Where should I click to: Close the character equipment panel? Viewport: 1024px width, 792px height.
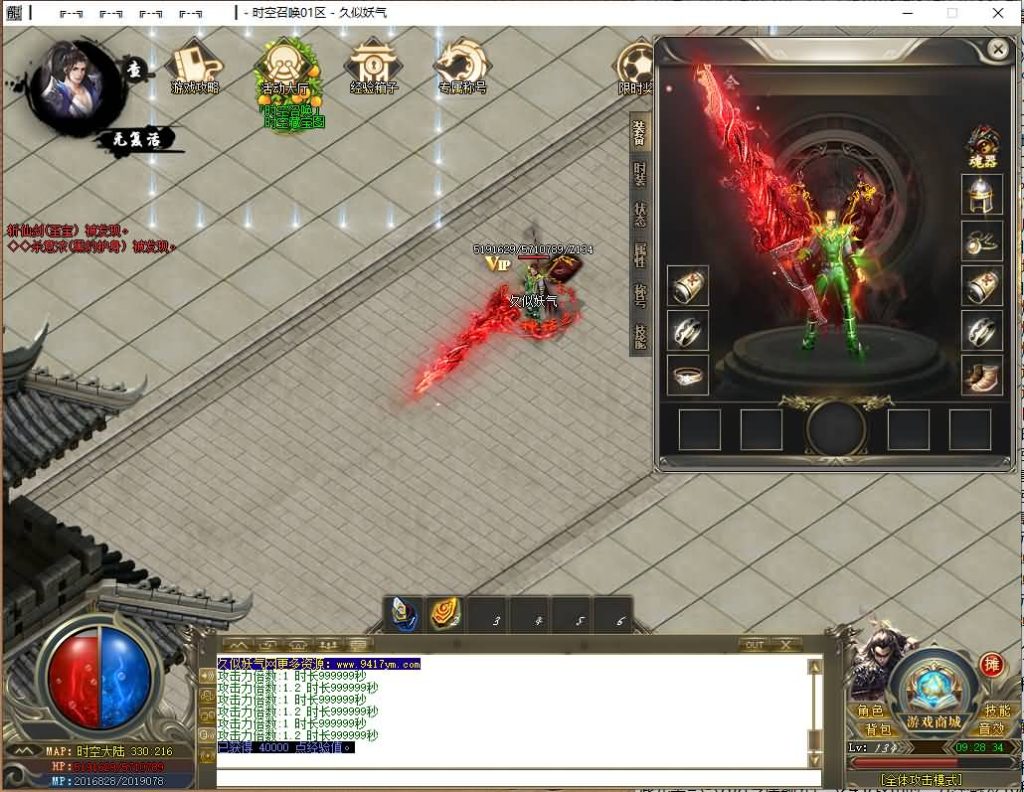pos(997,49)
